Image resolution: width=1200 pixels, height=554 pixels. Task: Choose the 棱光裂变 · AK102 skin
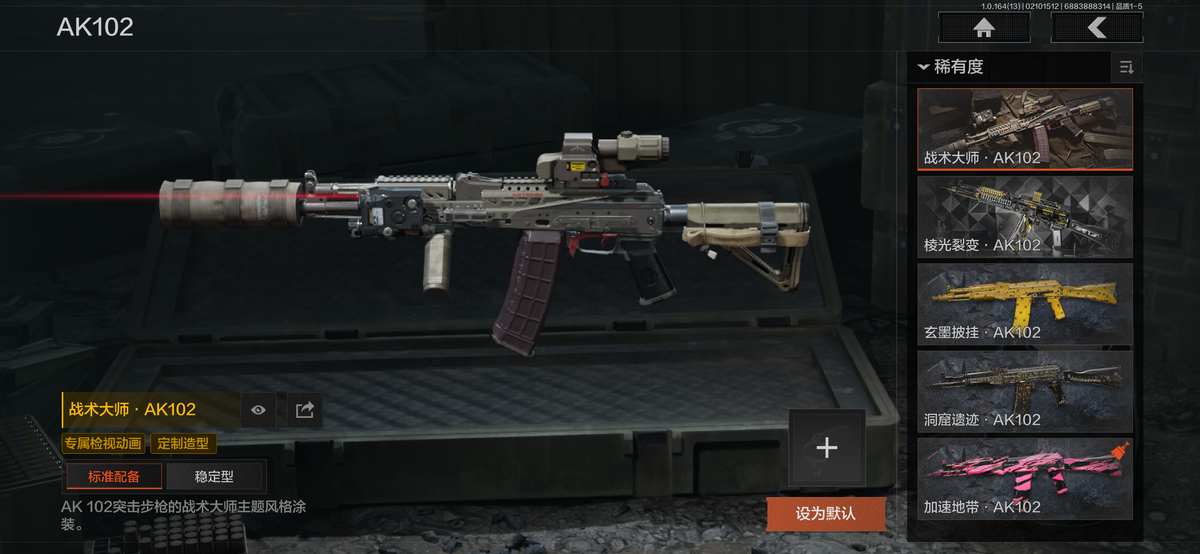pos(1025,217)
